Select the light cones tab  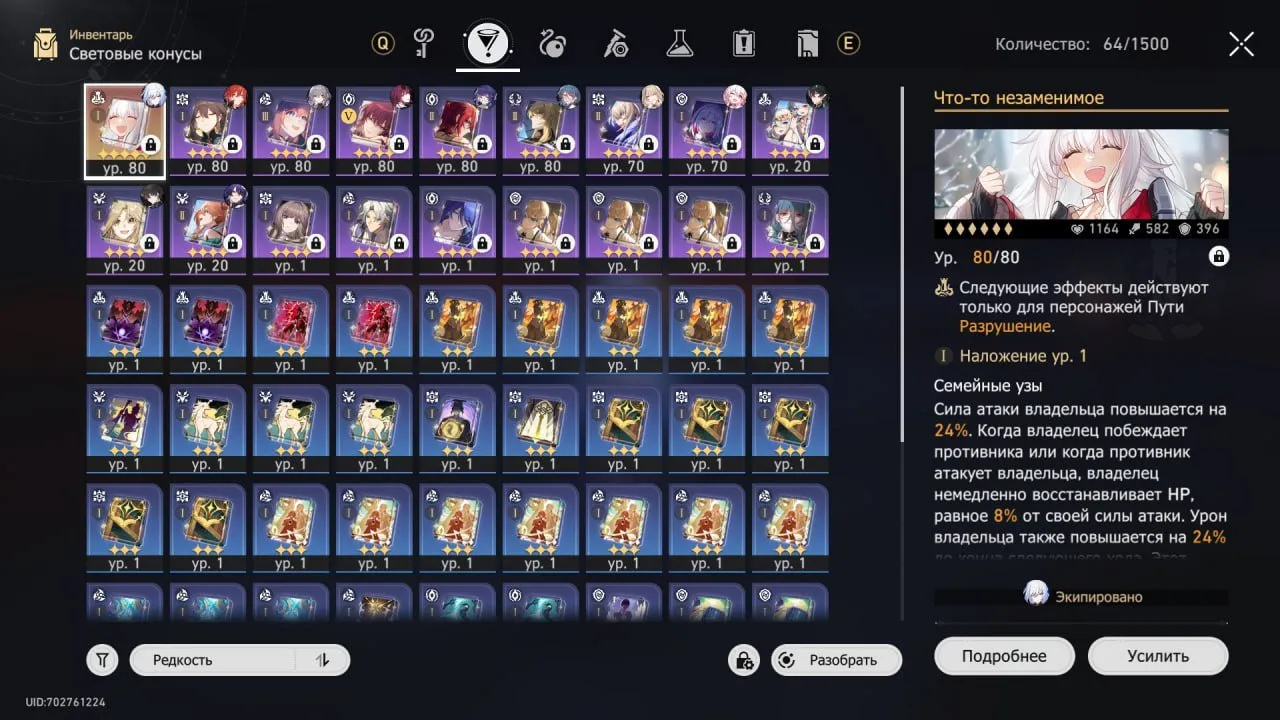point(488,43)
